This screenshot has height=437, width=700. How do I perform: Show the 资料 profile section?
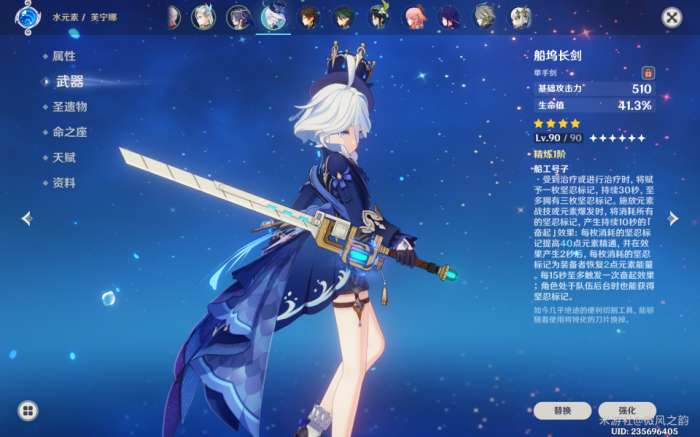point(64,183)
